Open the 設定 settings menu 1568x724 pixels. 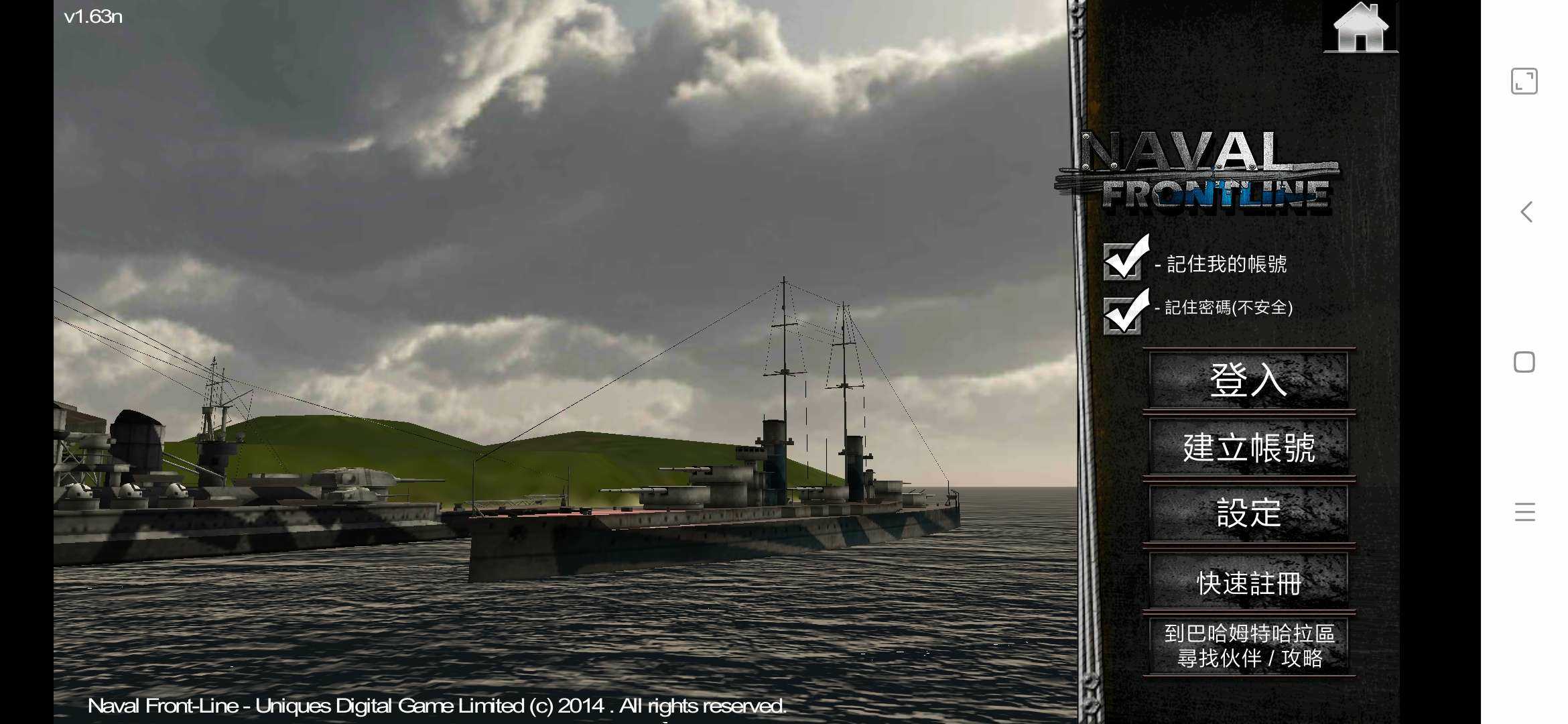[x=1248, y=514]
